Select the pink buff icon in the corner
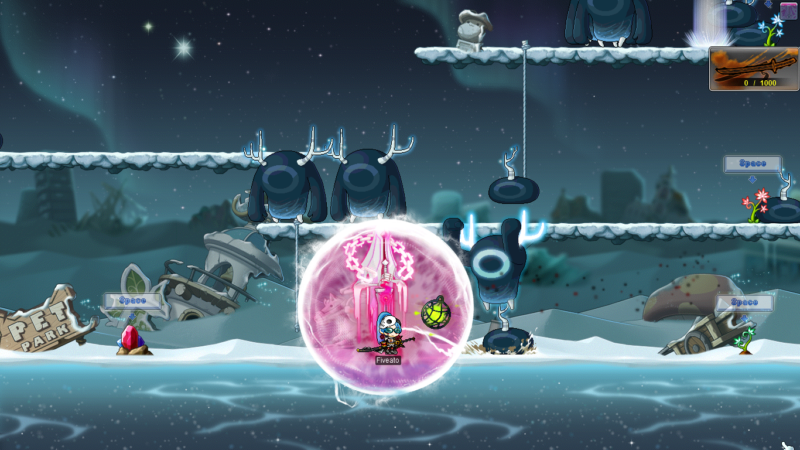Image resolution: width=800 pixels, height=450 pixels. pos(789,10)
